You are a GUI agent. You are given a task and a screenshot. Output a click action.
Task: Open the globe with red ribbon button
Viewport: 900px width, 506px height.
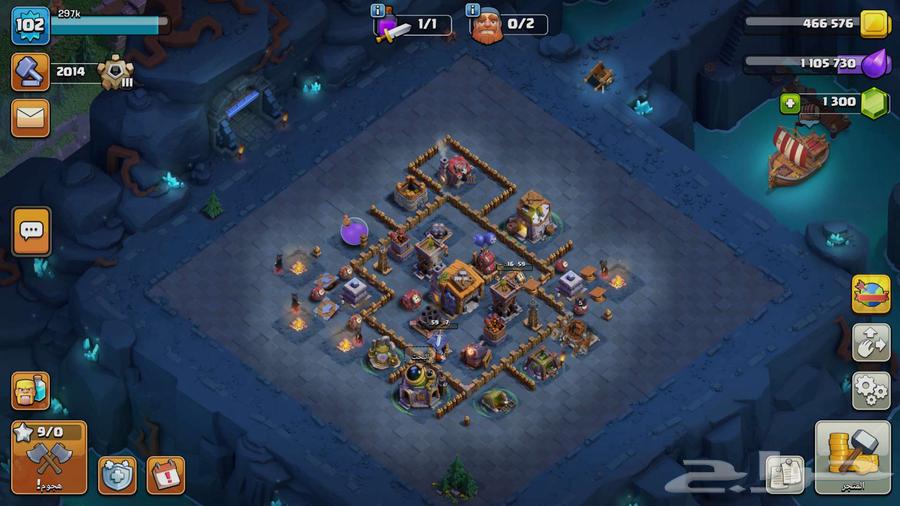point(870,294)
